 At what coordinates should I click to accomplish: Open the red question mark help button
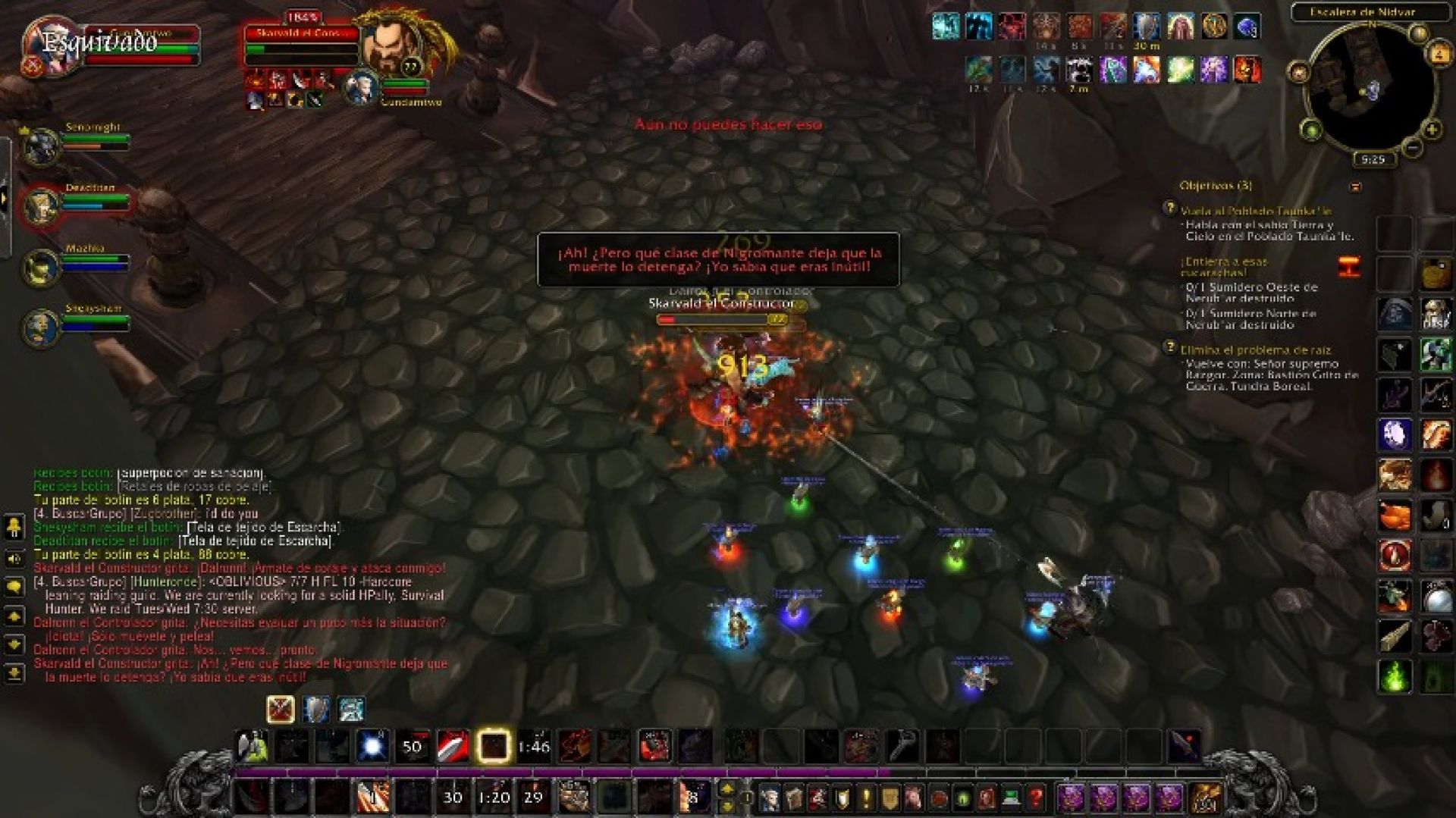coord(1036,798)
